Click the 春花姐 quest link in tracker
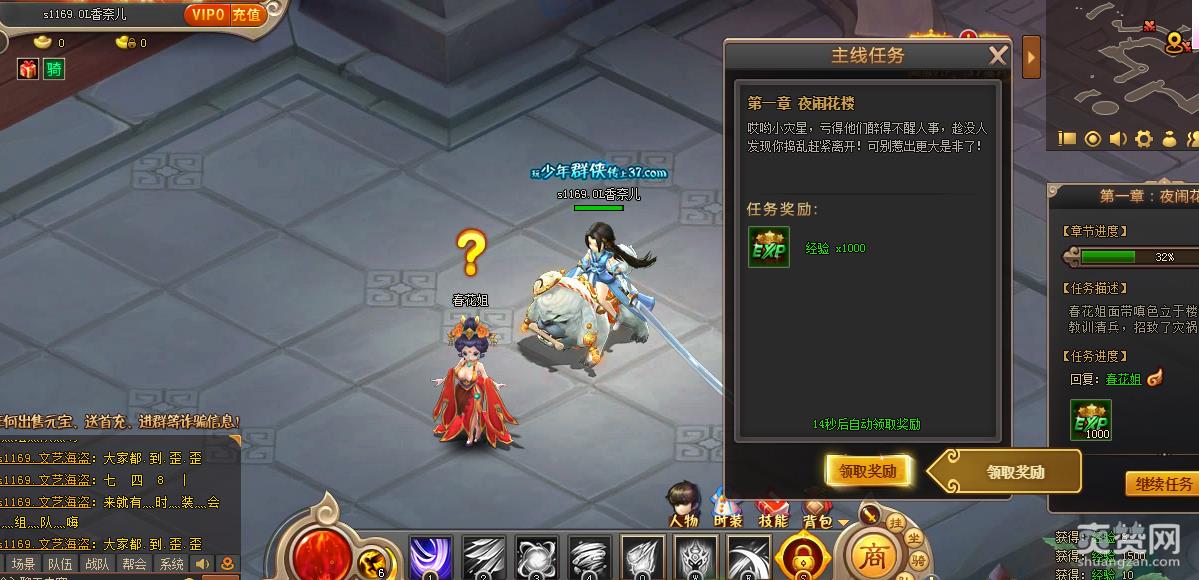Image resolution: width=1199 pixels, height=580 pixels. coord(1123,379)
